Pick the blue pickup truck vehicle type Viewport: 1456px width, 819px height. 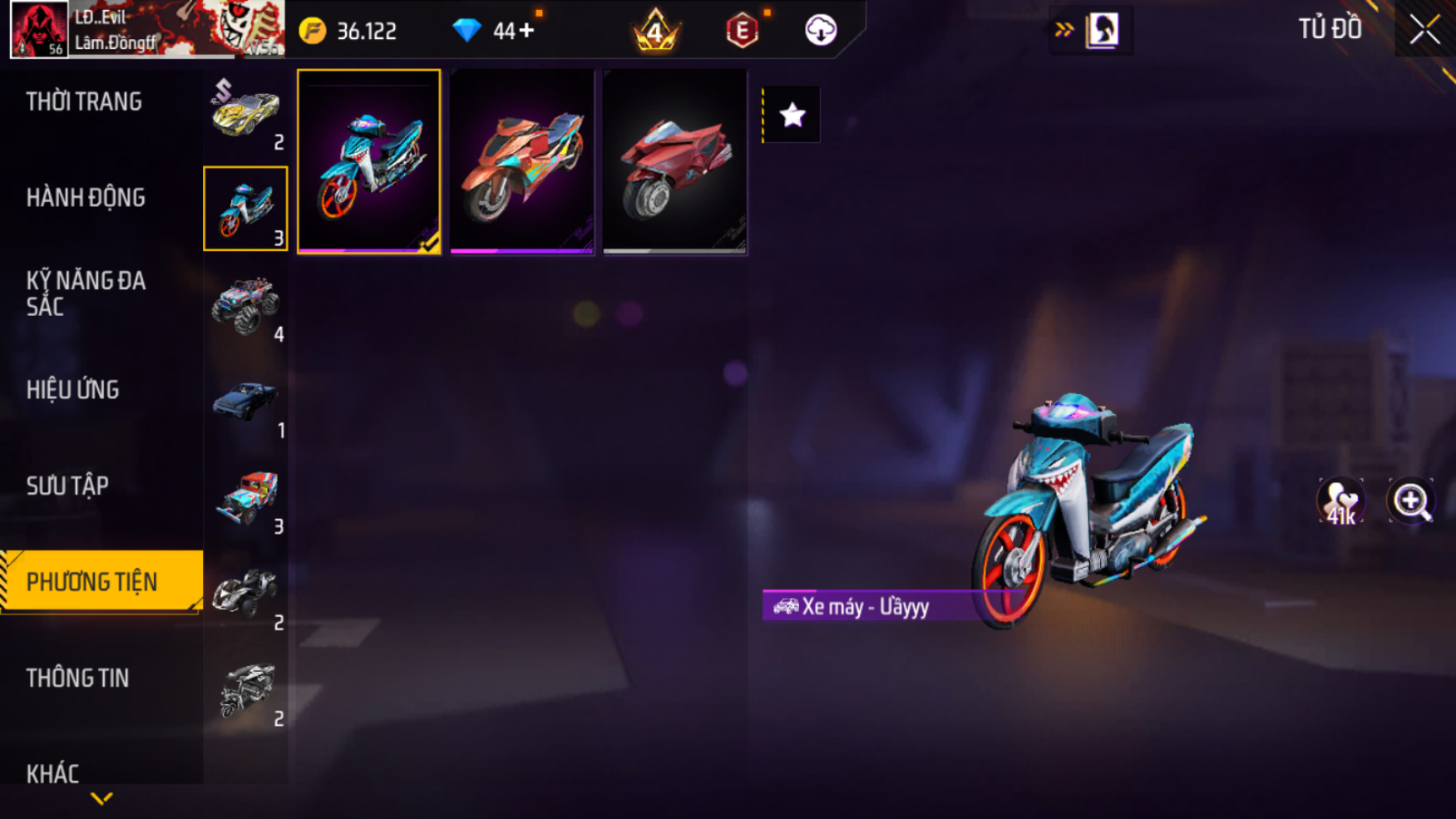[x=245, y=402]
